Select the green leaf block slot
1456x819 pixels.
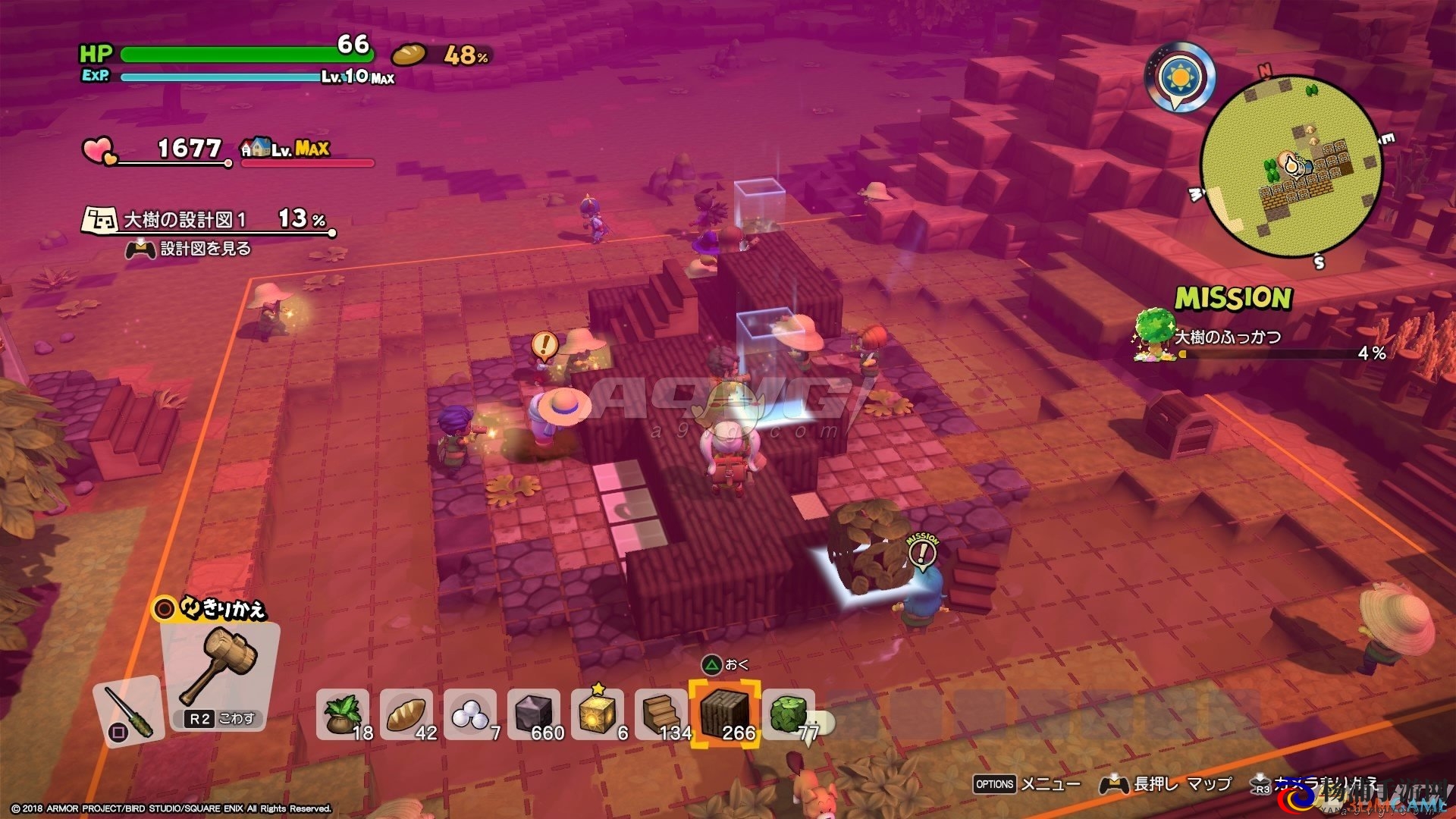point(789,714)
